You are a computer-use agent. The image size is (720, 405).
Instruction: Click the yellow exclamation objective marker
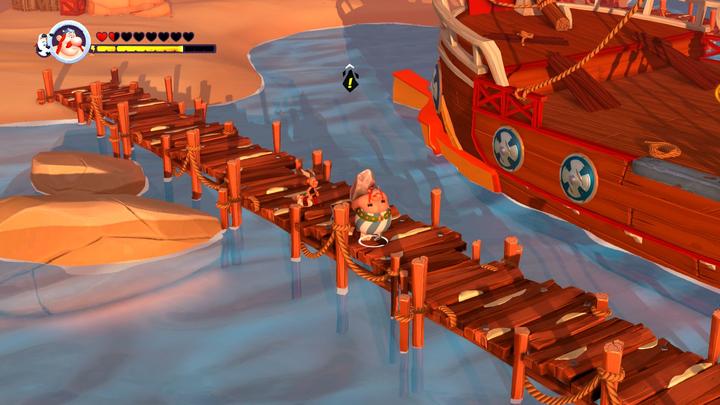coord(350,80)
